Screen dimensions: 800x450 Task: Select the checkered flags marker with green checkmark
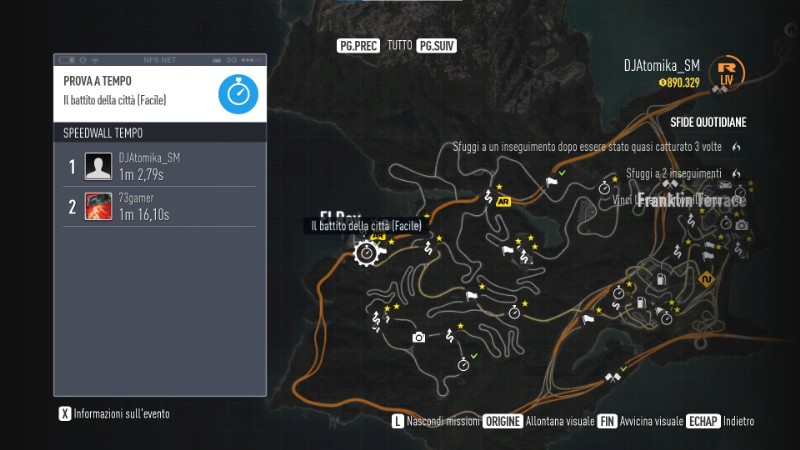tap(611, 377)
